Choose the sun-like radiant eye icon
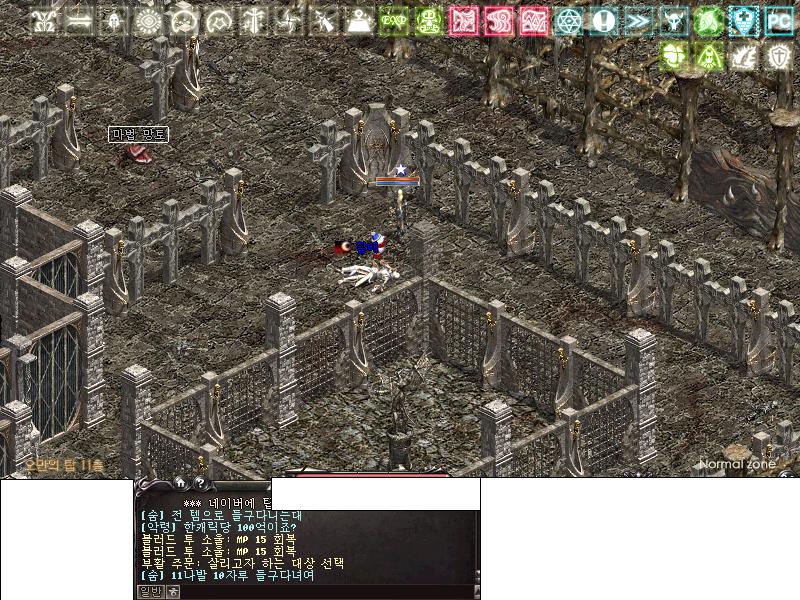 [148, 20]
